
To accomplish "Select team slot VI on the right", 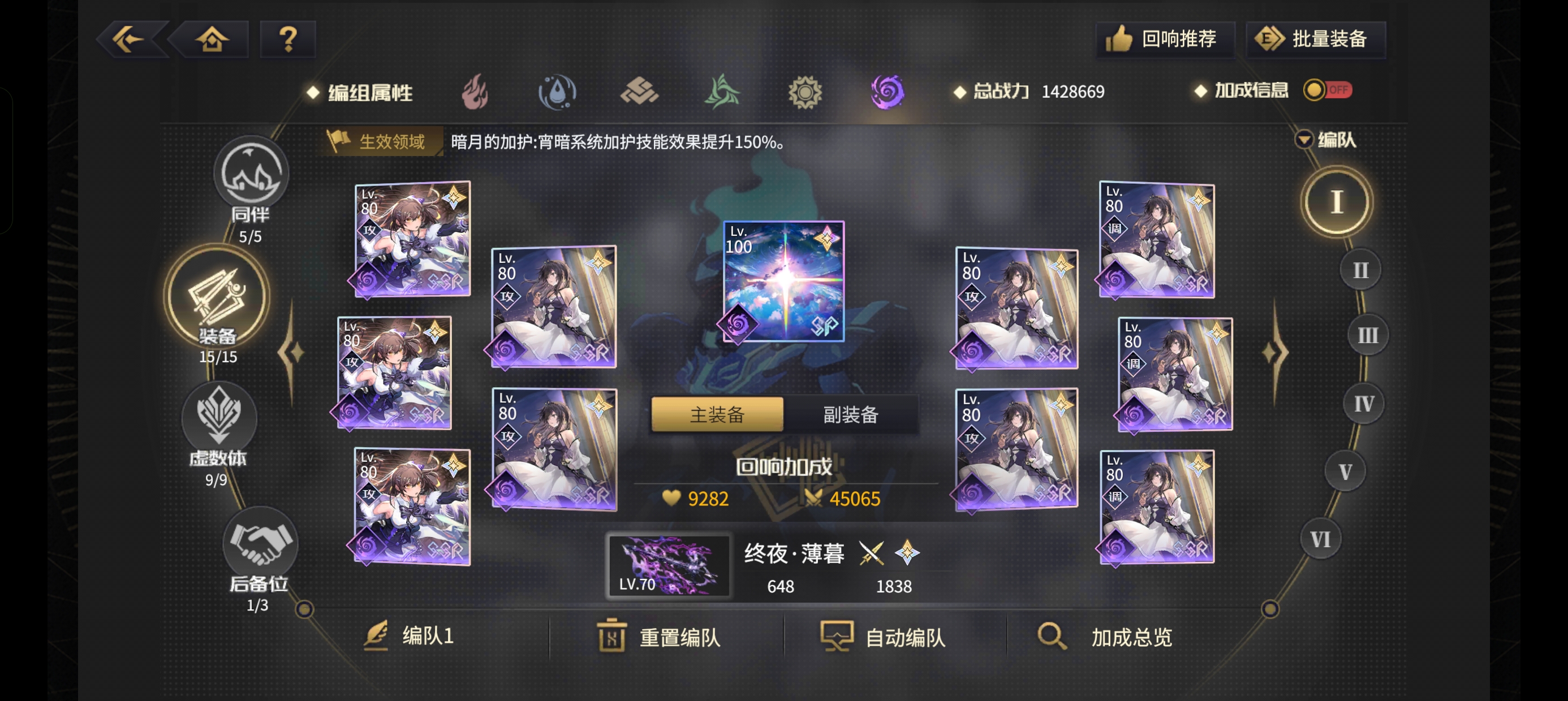I will (1320, 538).
